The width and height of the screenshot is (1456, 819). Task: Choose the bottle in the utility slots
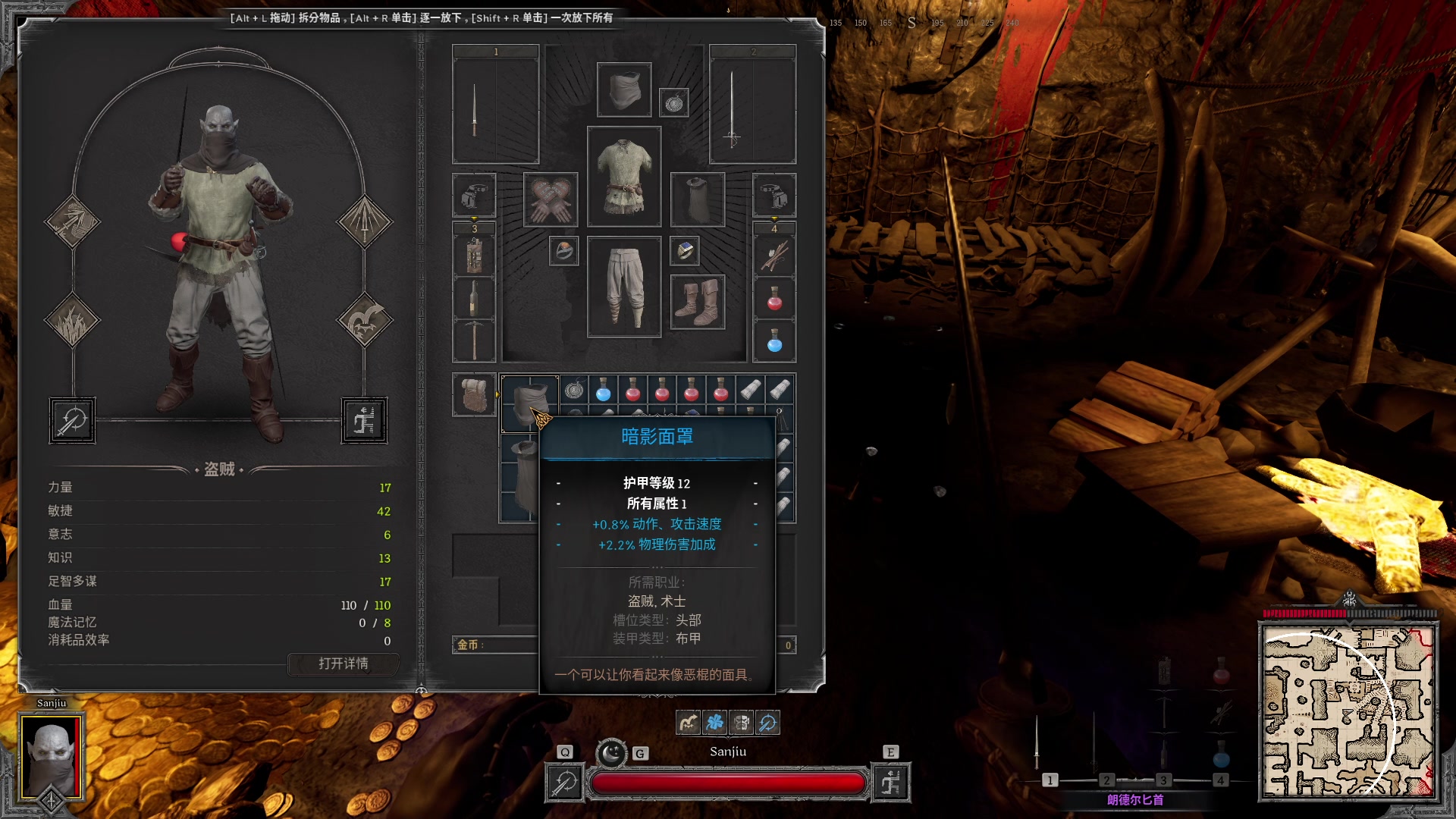click(x=474, y=298)
